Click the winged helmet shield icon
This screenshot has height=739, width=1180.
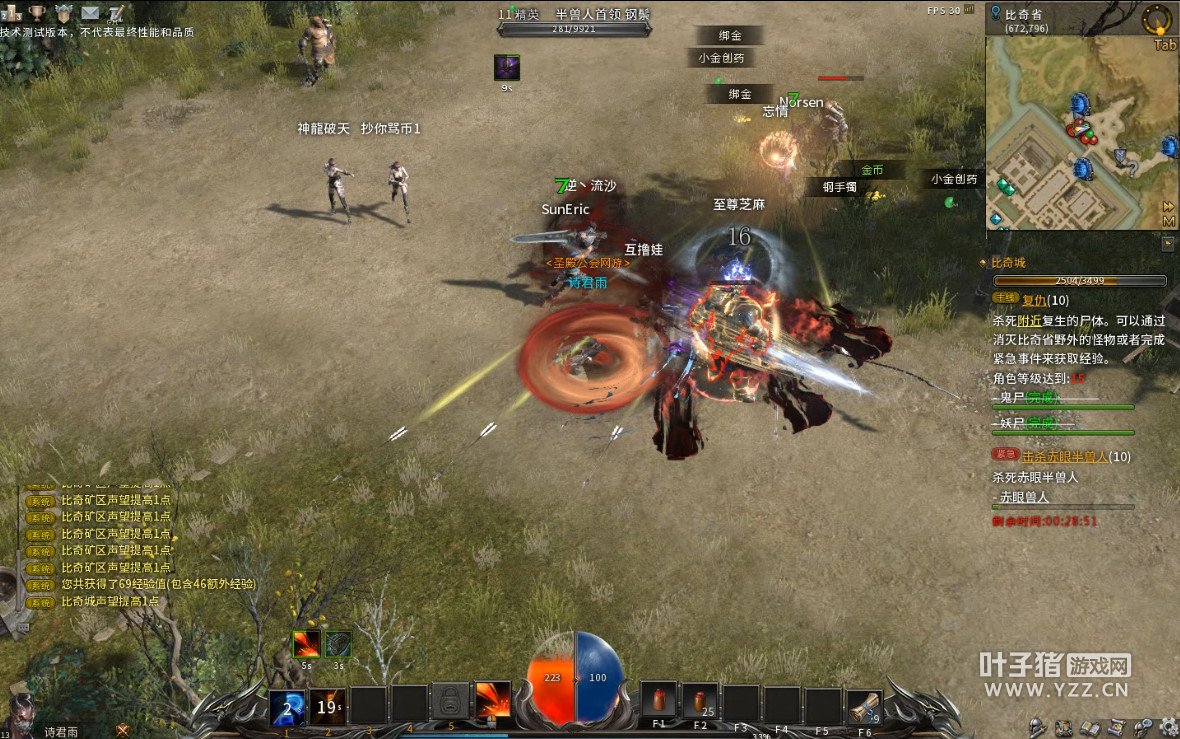64,14
